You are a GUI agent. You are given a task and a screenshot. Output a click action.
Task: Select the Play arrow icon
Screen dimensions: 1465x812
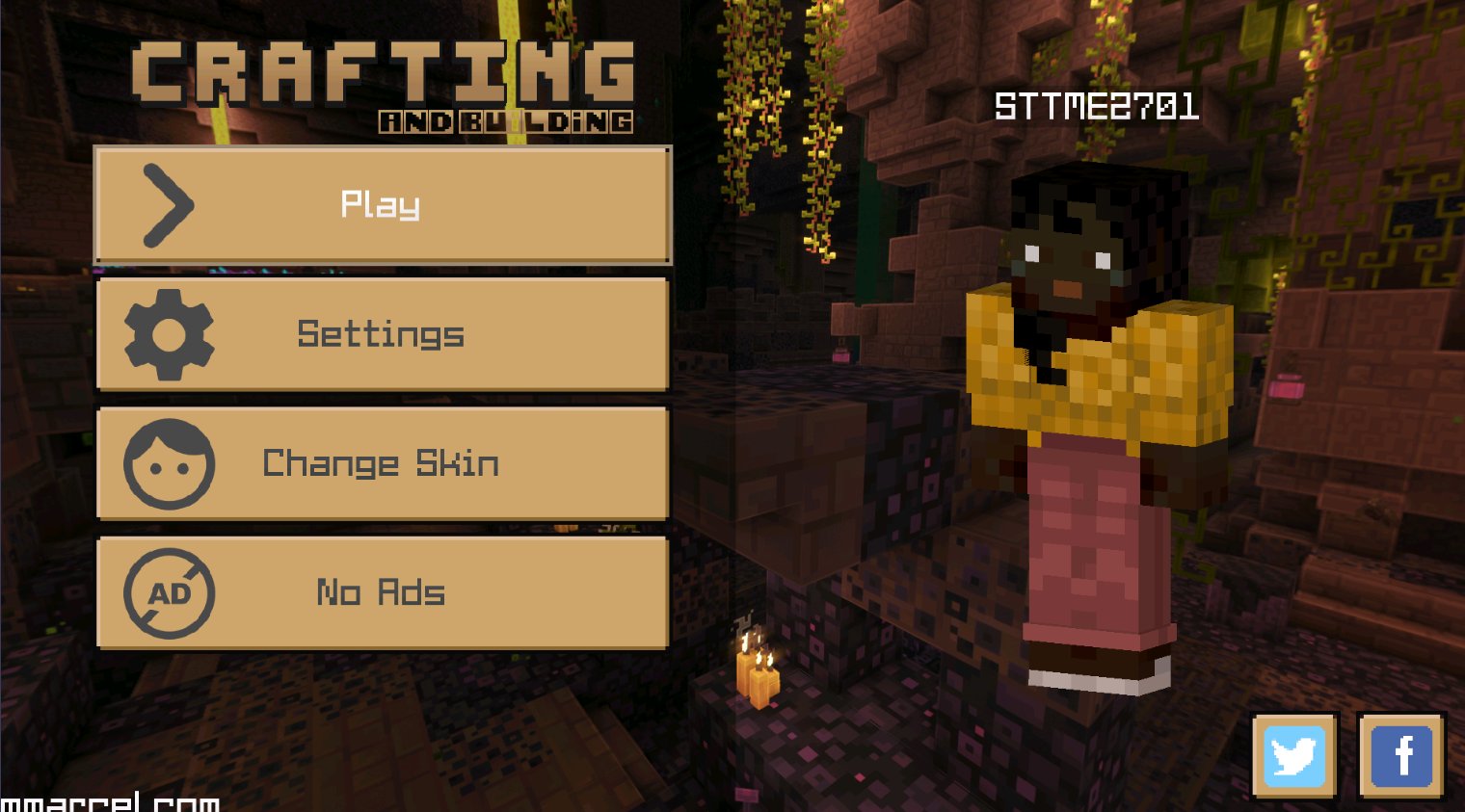[x=170, y=204]
